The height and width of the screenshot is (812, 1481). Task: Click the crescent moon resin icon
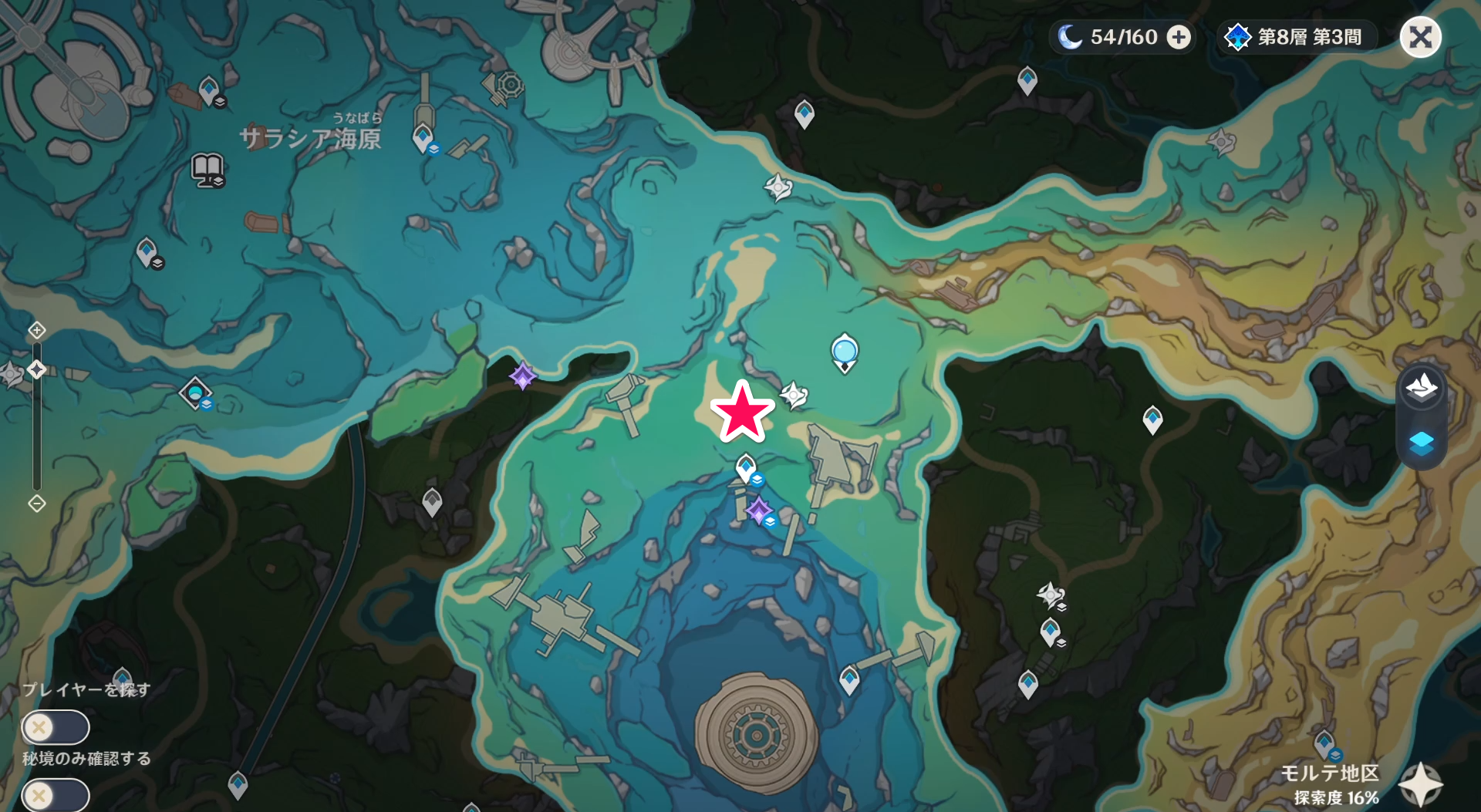1071,36
